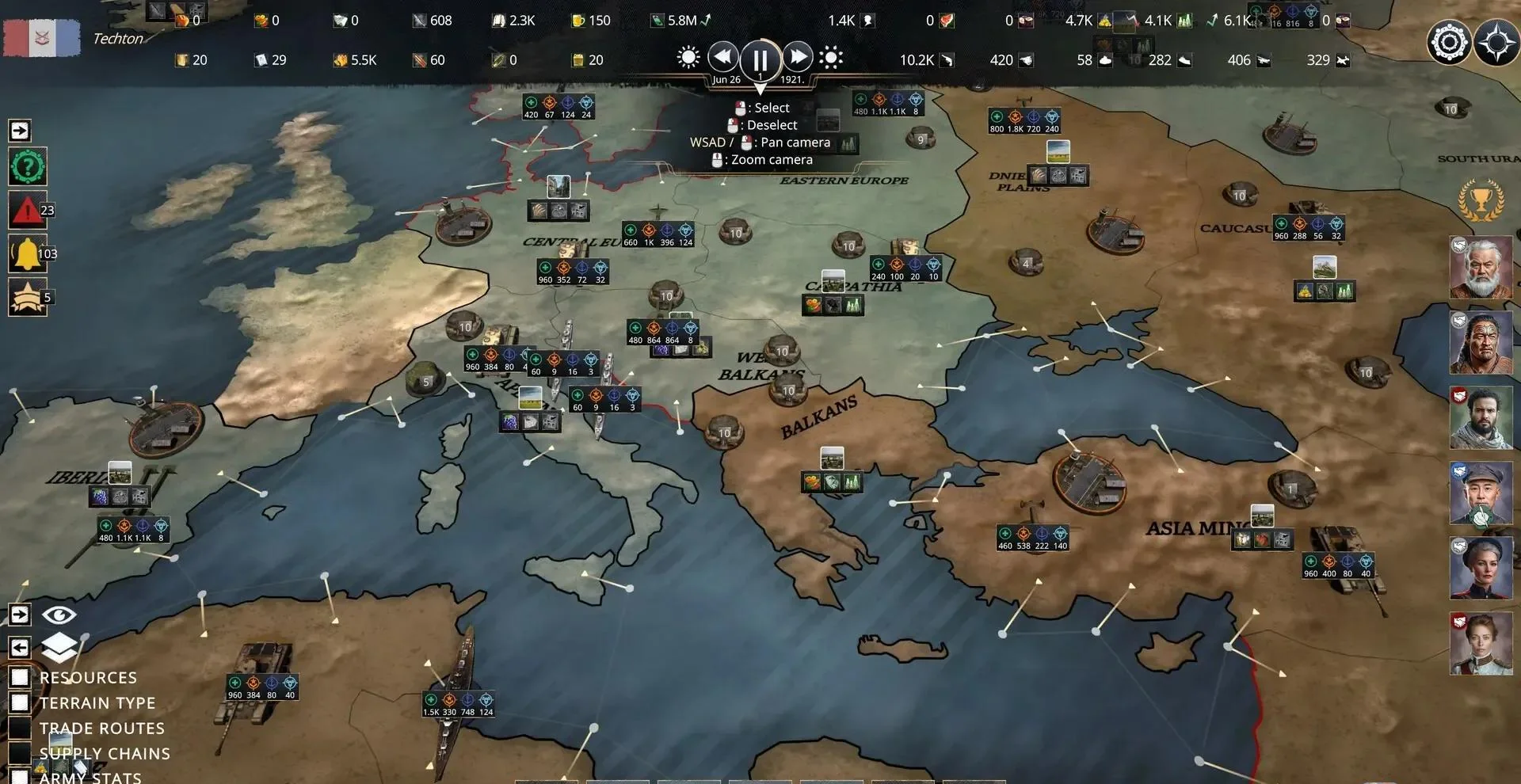Click the map layers icon bottom left

click(x=59, y=646)
